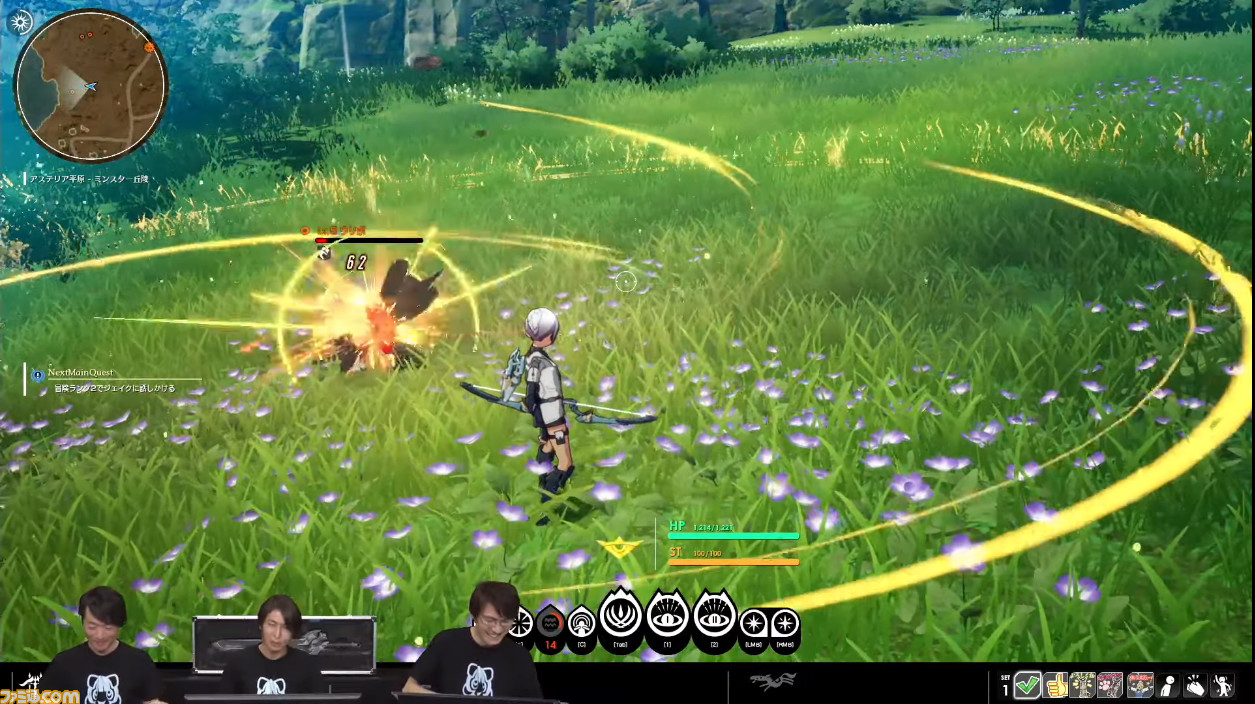Use the right sparkle star attack icon

(785, 624)
